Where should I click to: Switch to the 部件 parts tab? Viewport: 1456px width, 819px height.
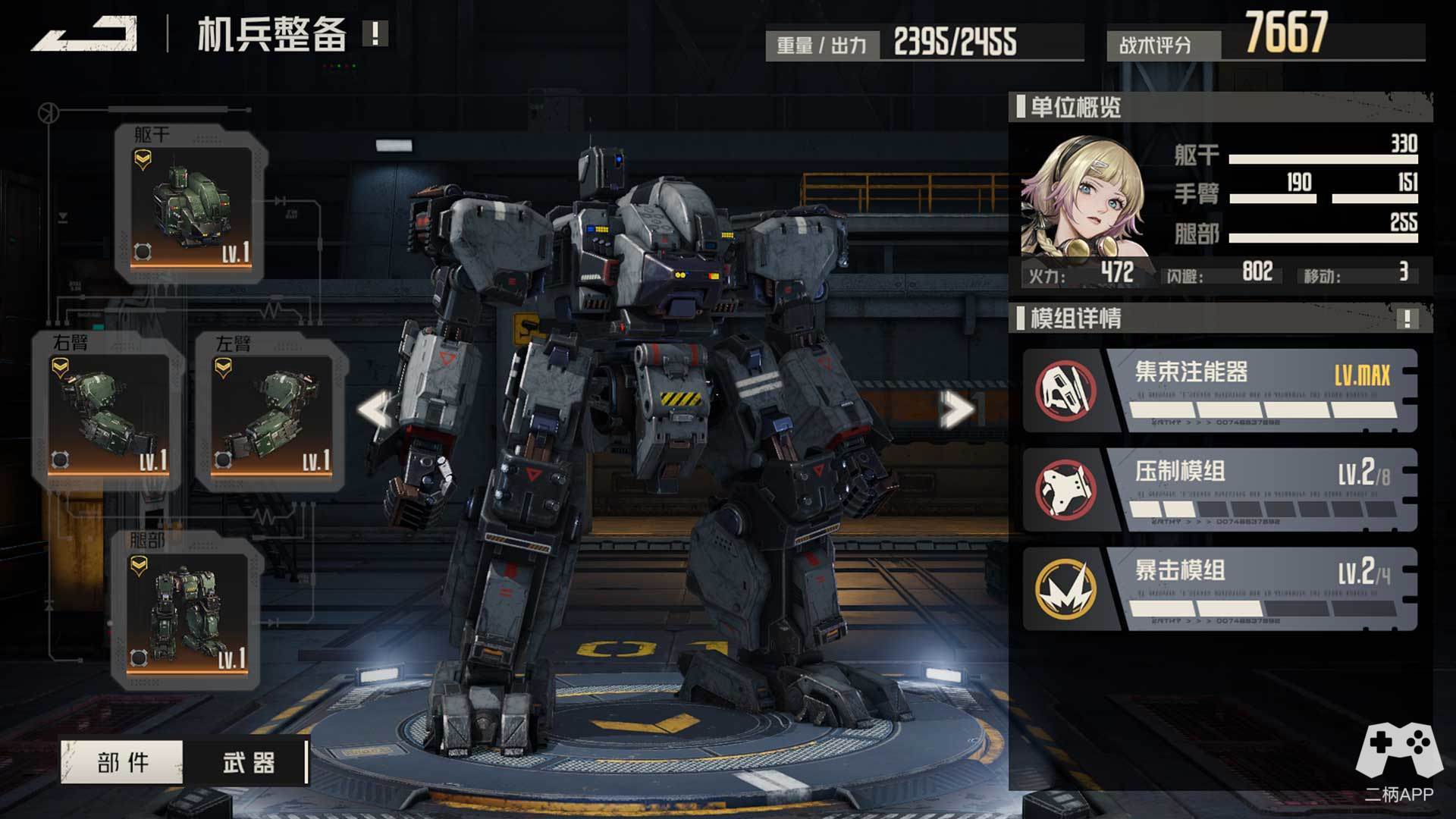122,762
